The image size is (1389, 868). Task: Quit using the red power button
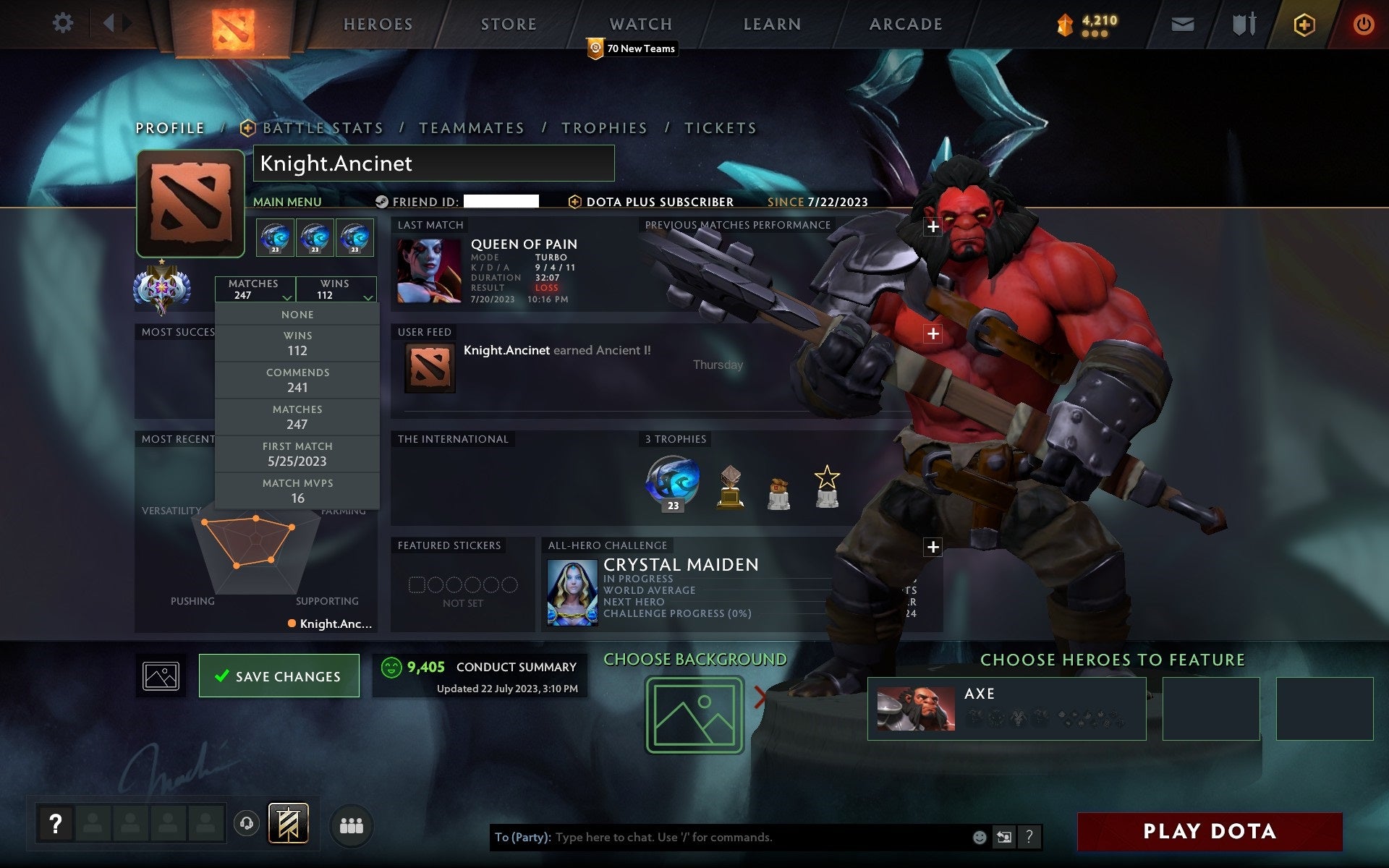tap(1363, 25)
